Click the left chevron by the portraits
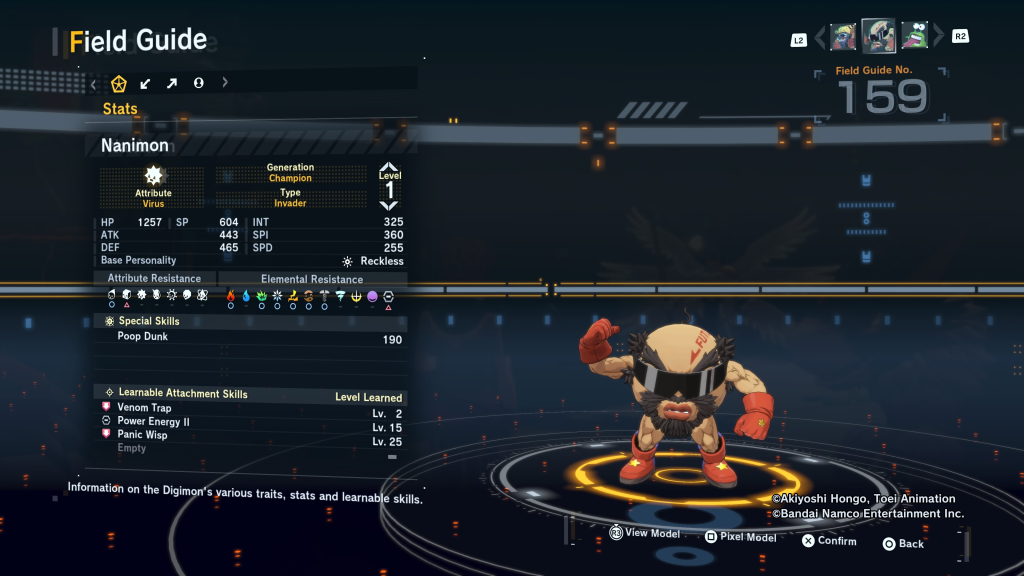Image resolution: width=1024 pixels, height=576 pixels. pos(821,37)
